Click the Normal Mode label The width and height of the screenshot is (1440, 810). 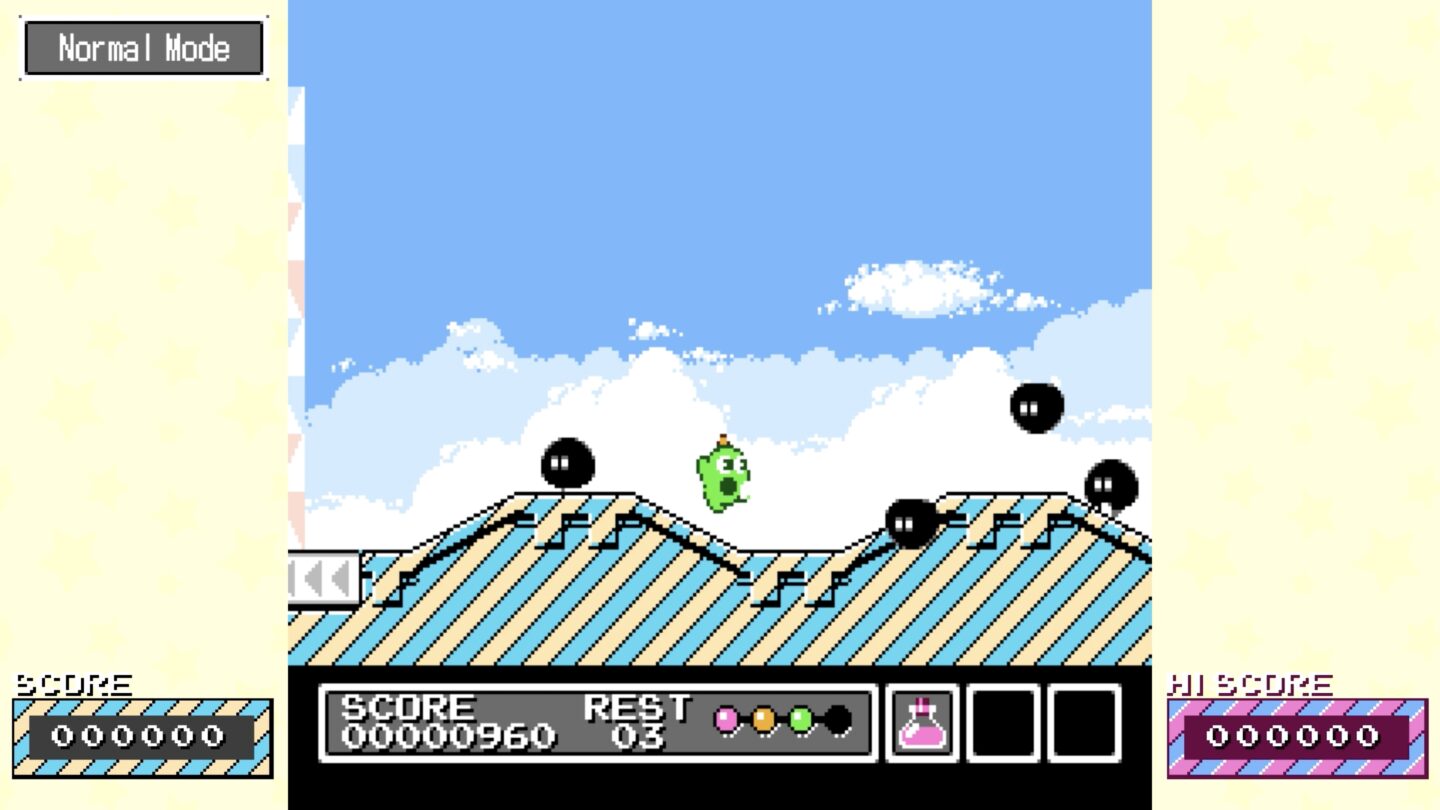143,46
